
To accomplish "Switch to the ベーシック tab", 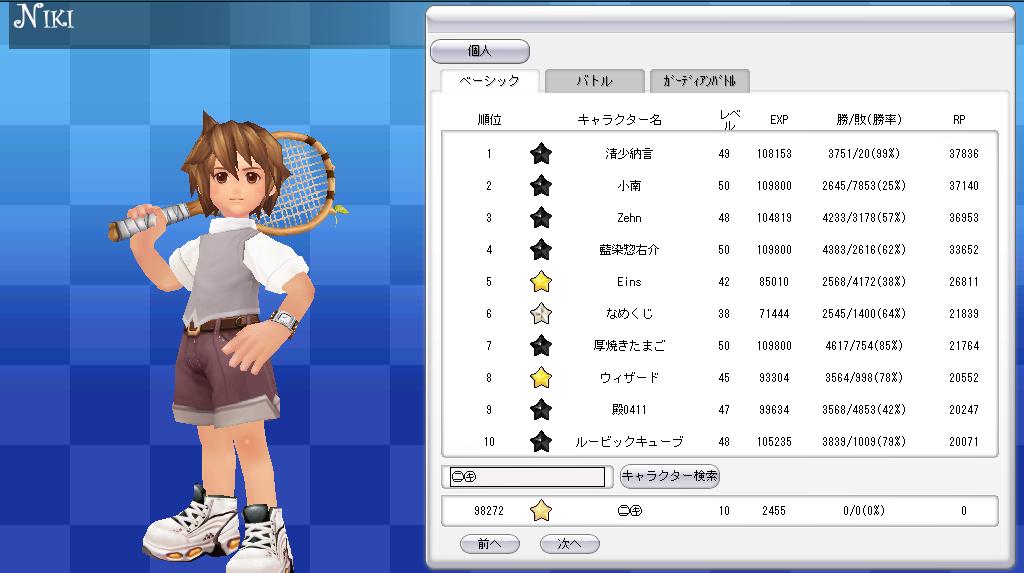I will coord(489,81).
